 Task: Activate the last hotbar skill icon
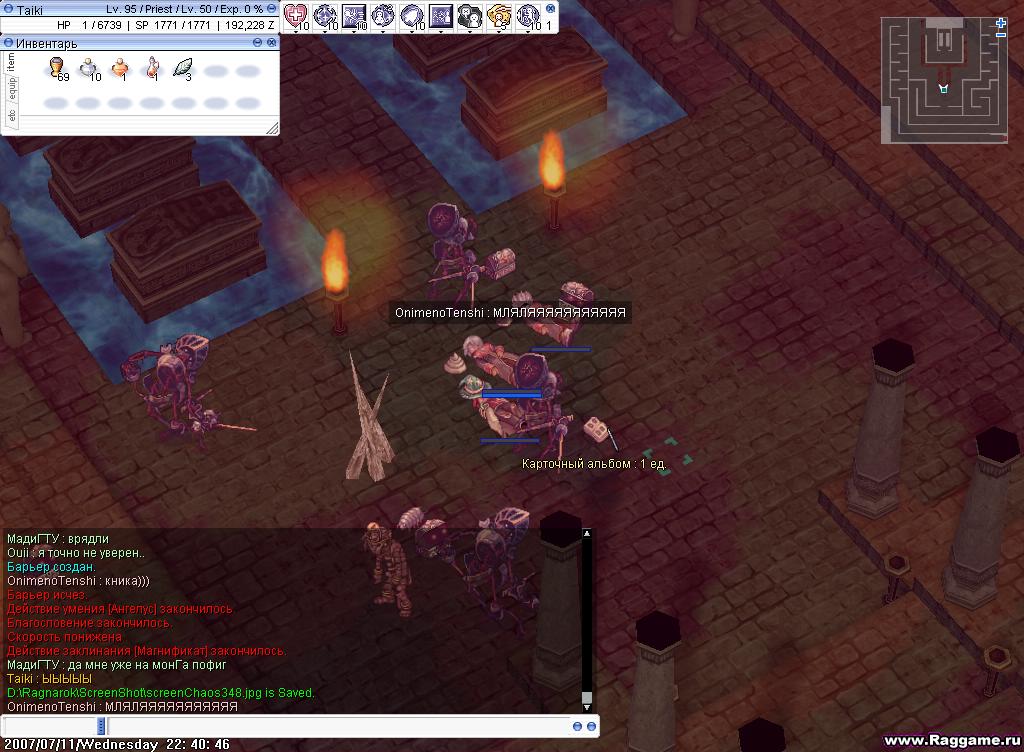(x=528, y=15)
